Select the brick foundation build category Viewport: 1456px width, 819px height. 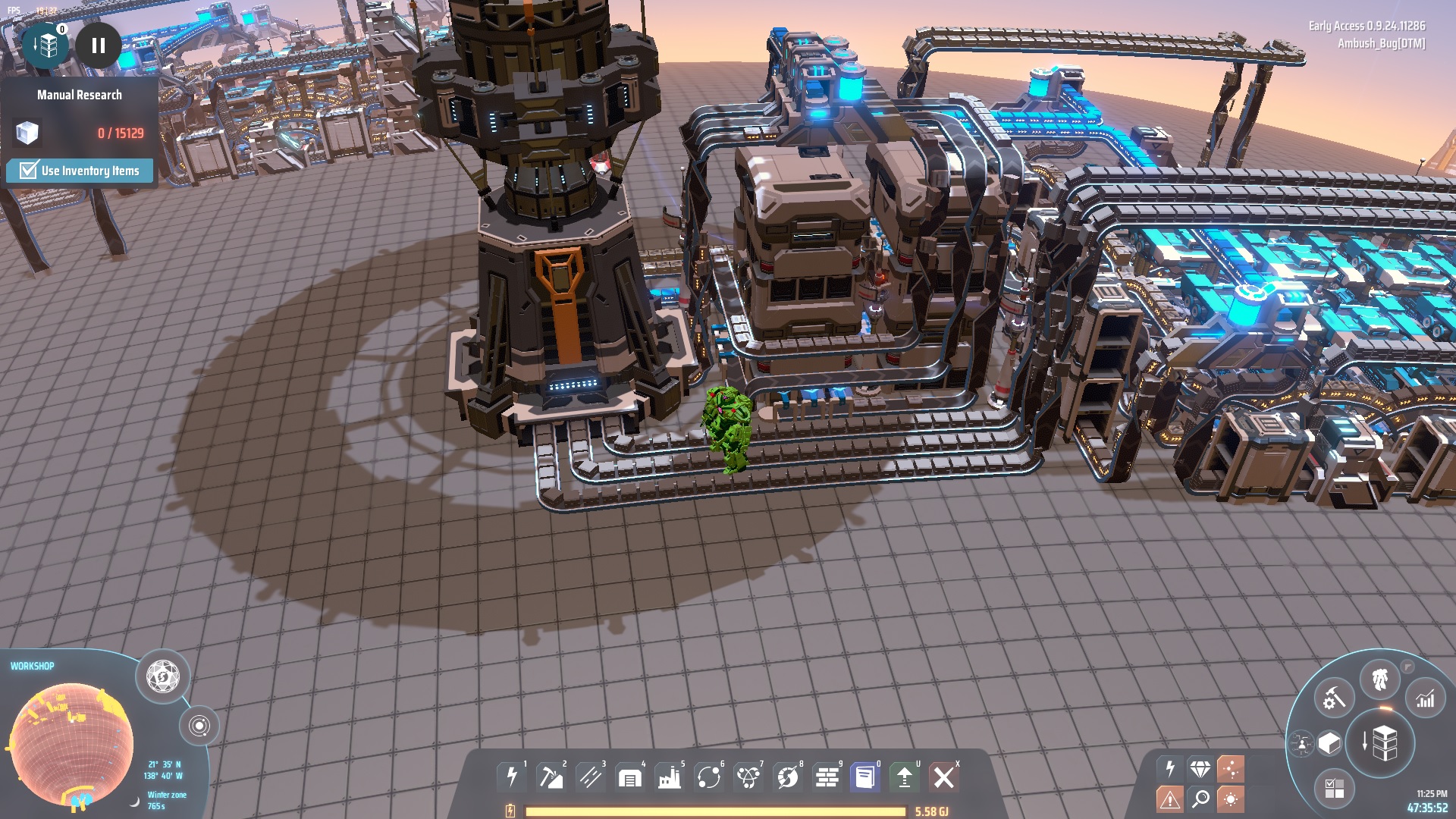pyautogui.click(x=827, y=777)
